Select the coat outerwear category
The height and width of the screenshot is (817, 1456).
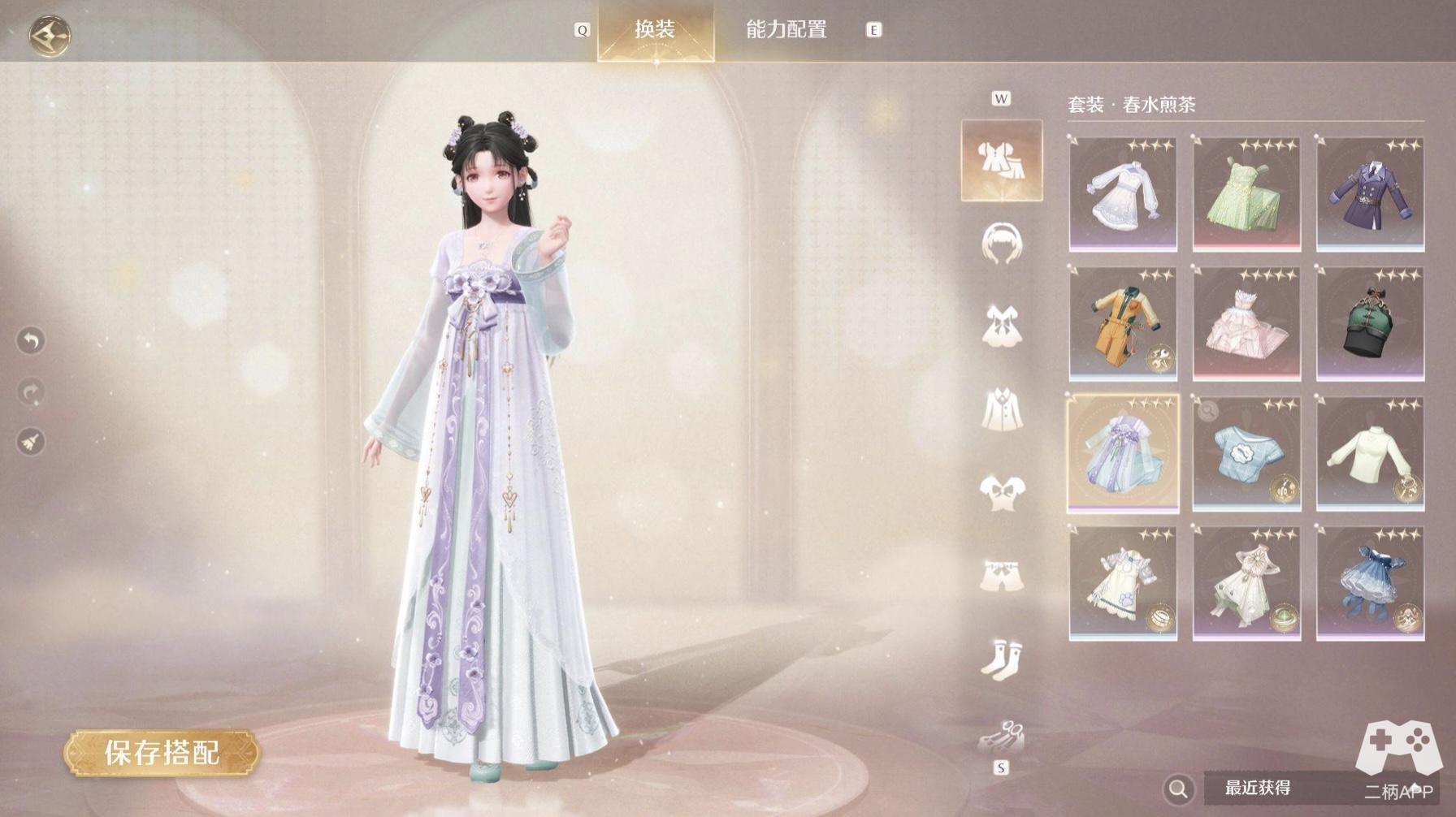coord(1002,409)
